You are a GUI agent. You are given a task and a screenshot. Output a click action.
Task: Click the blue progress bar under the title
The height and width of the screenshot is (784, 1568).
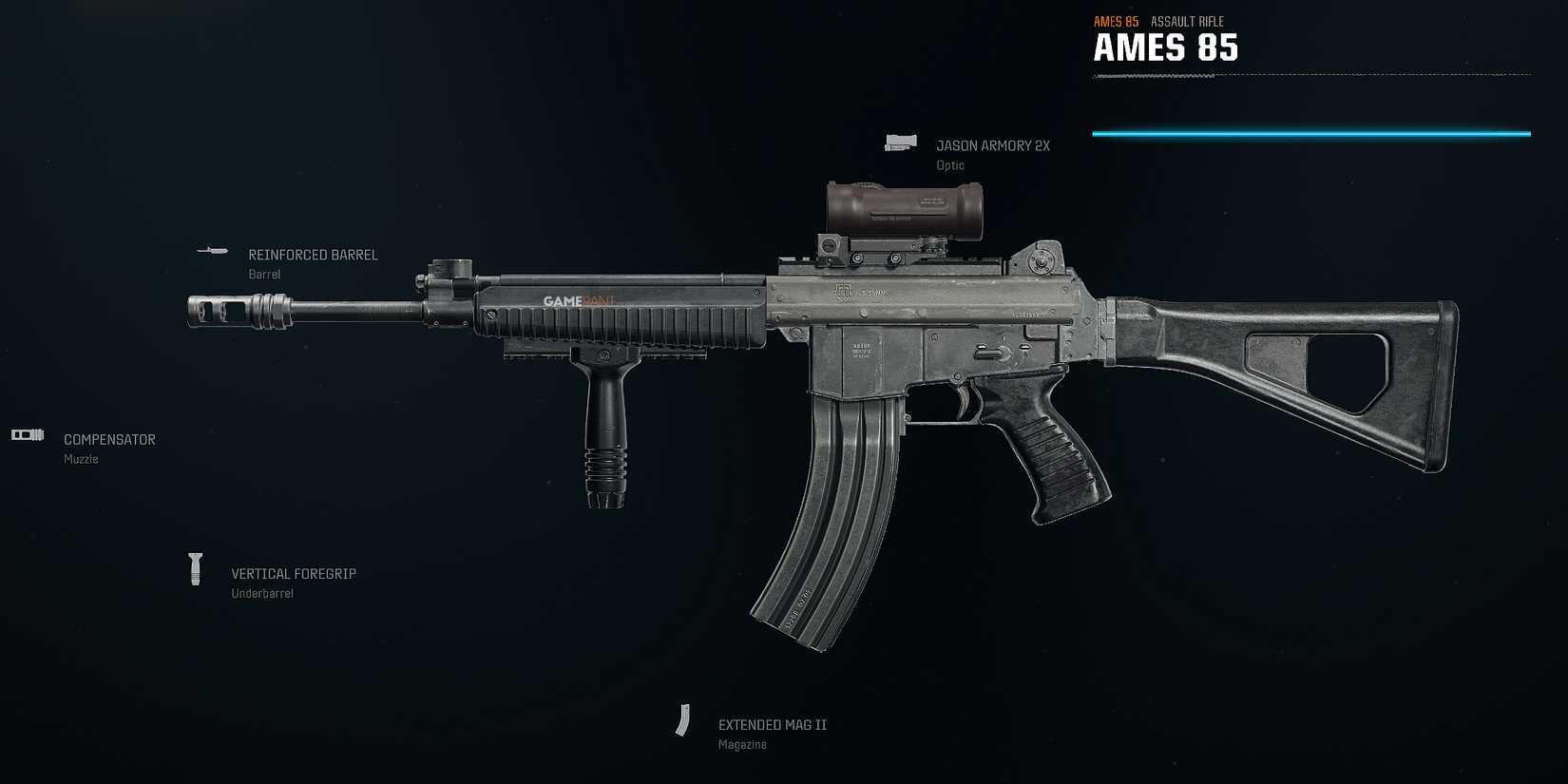point(1311,133)
